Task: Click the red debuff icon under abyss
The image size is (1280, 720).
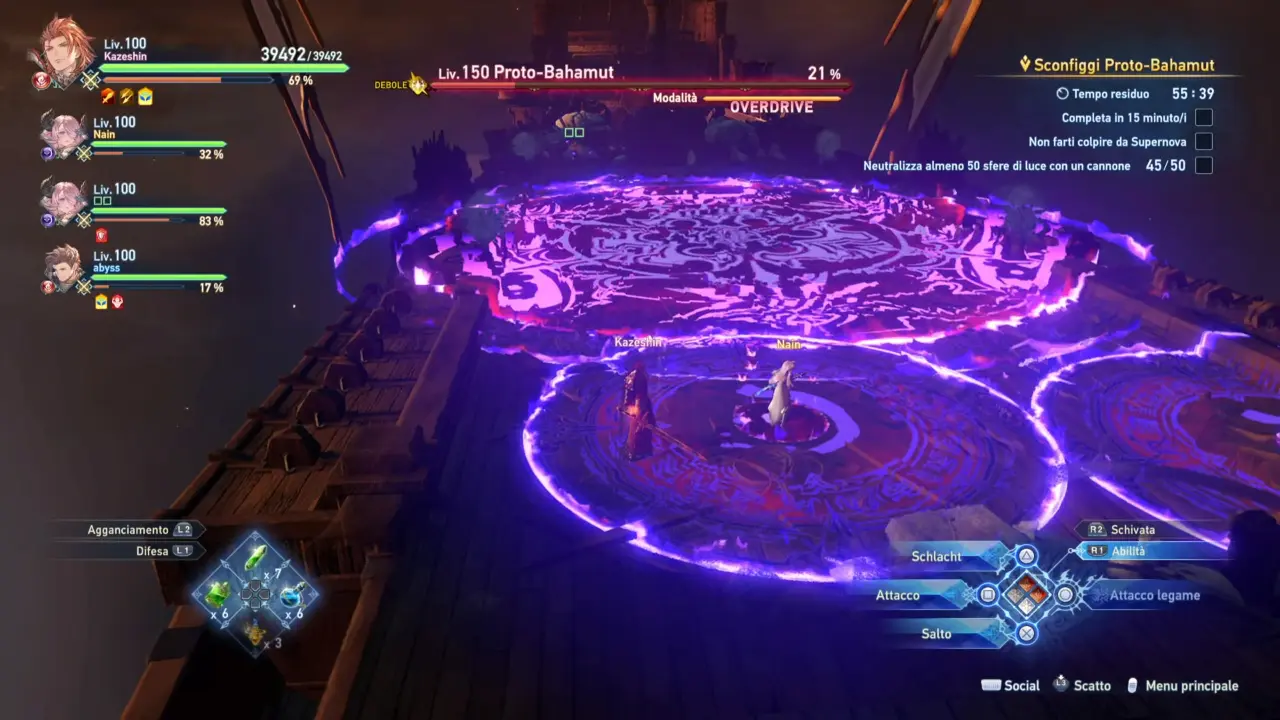Action: 117,300
